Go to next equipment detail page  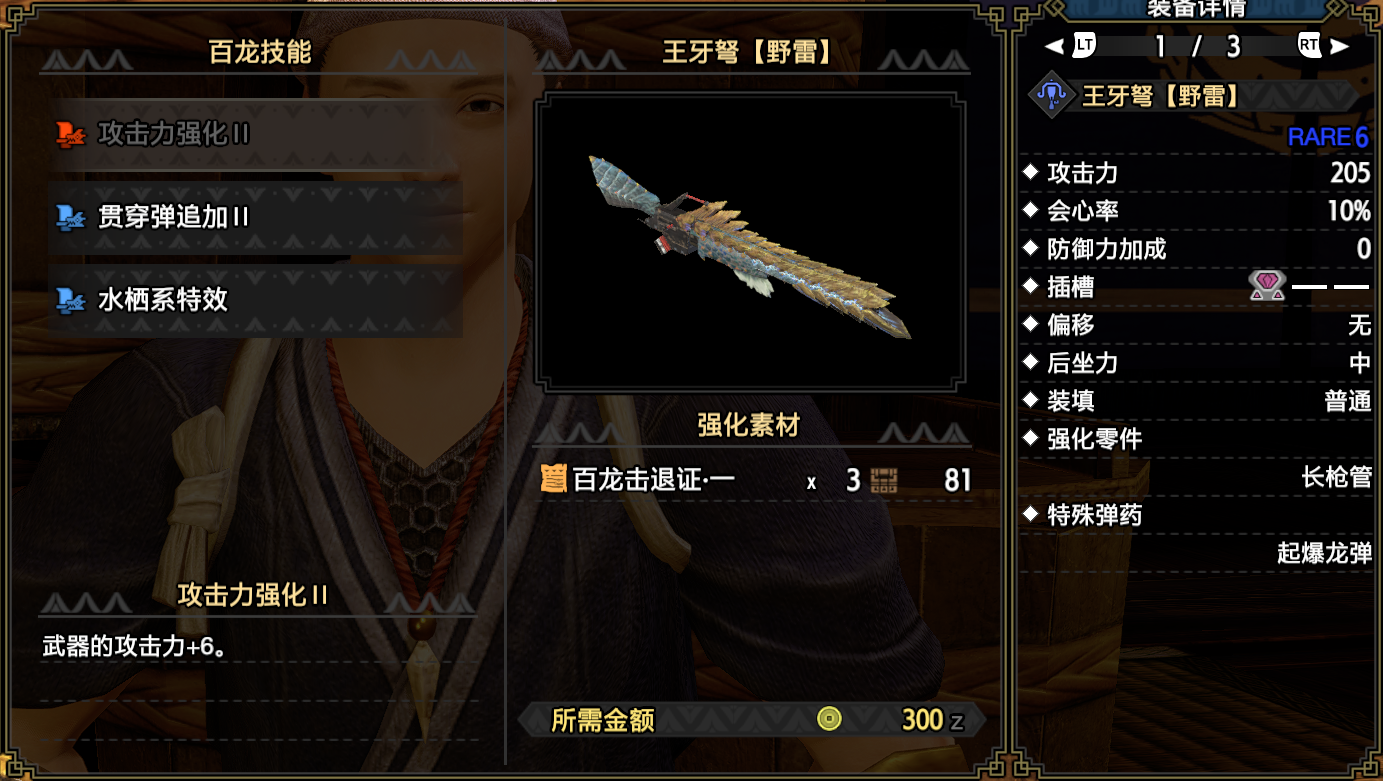1323,46
